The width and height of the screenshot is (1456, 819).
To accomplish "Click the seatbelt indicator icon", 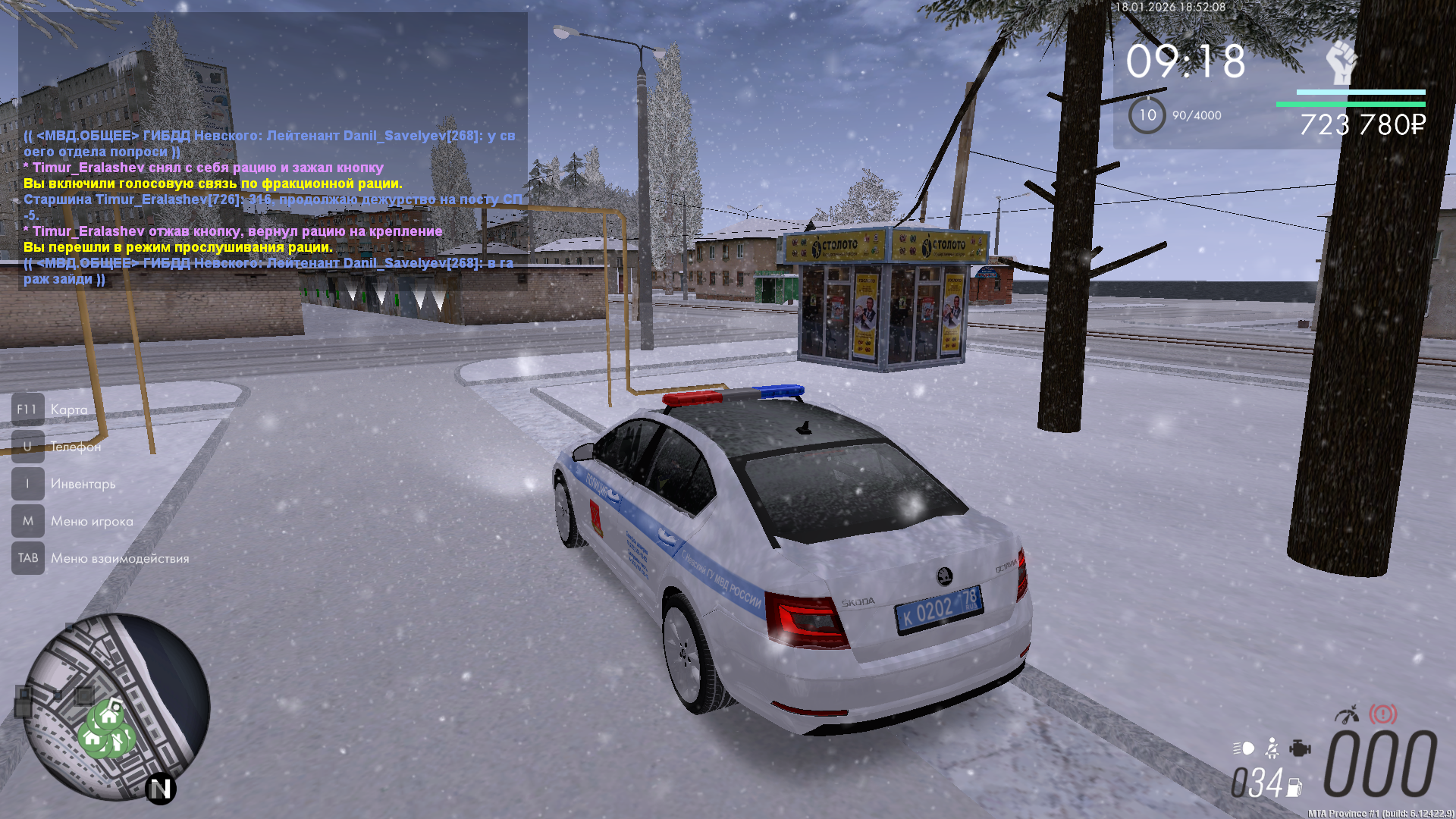I will click(x=1272, y=748).
